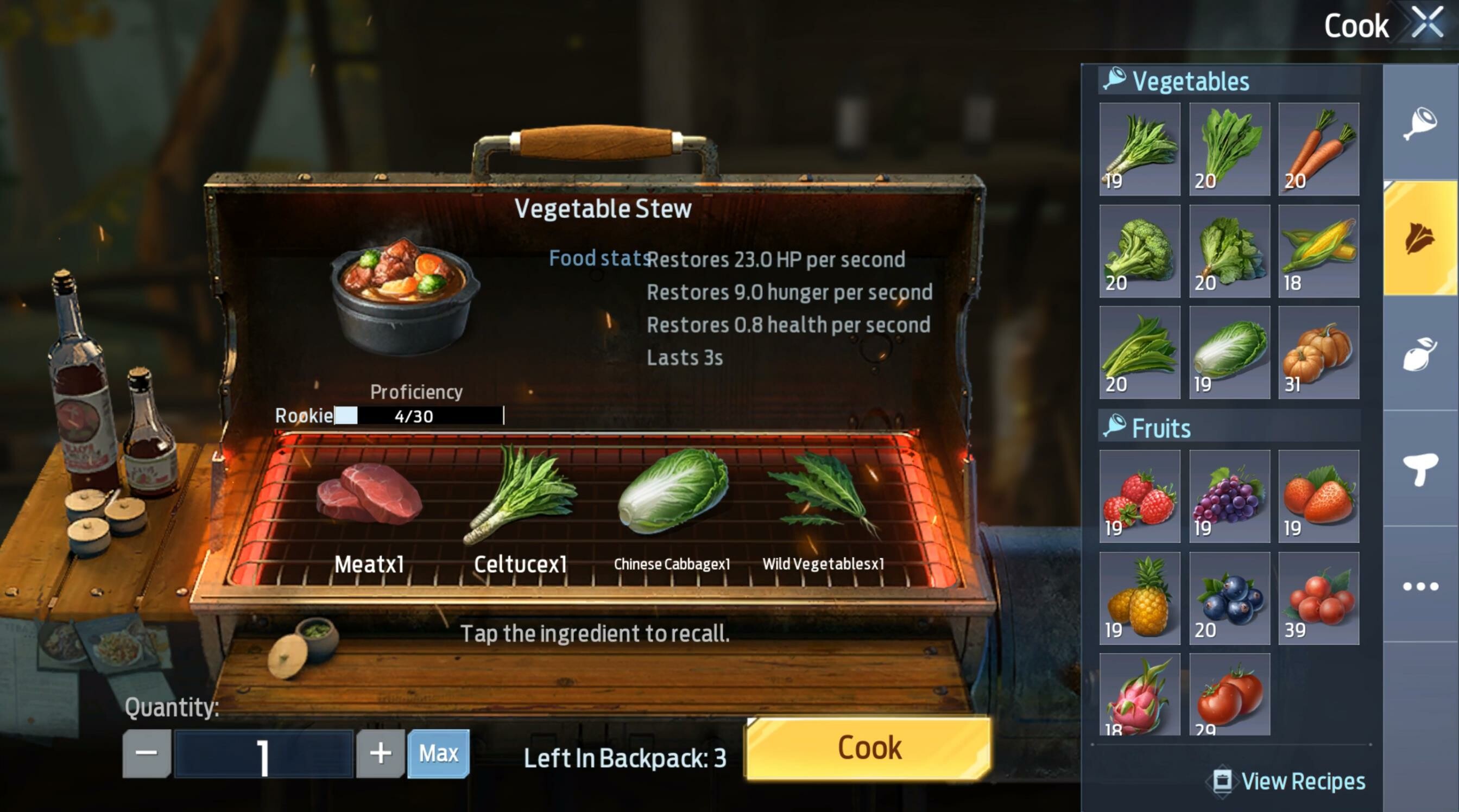Image resolution: width=1459 pixels, height=812 pixels.
Task: Switch to the mushroom category tab
Action: click(x=1420, y=469)
